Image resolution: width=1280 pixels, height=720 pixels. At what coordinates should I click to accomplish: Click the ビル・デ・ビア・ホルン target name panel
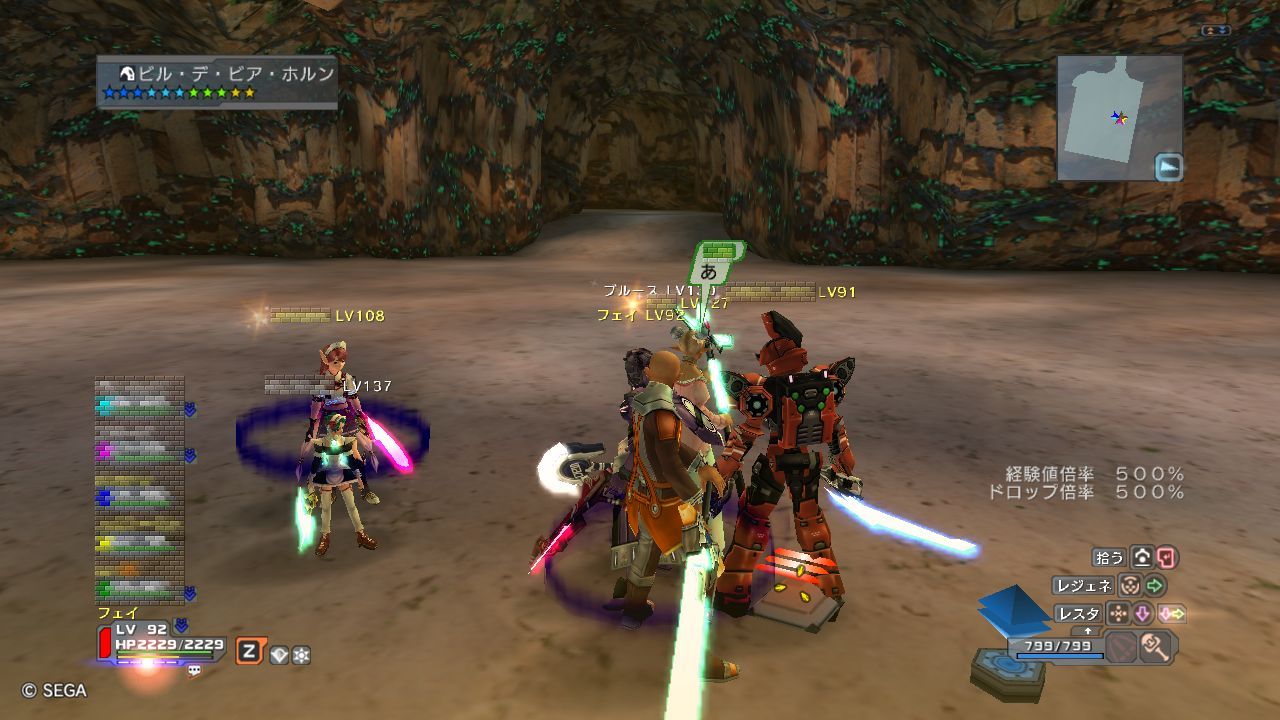pyautogui.click(x=217, y=81)
